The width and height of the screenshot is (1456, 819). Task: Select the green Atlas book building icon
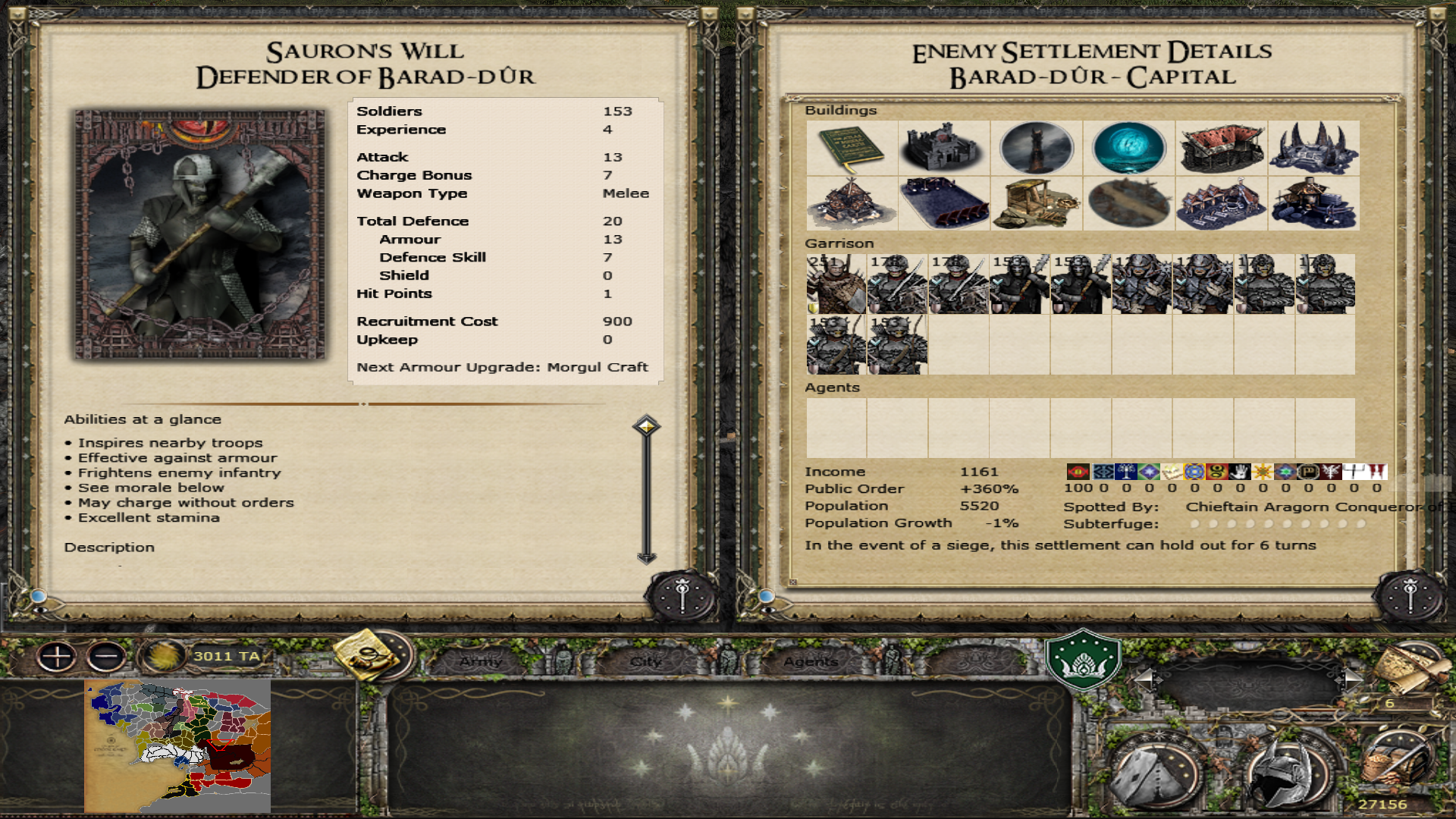852,148
